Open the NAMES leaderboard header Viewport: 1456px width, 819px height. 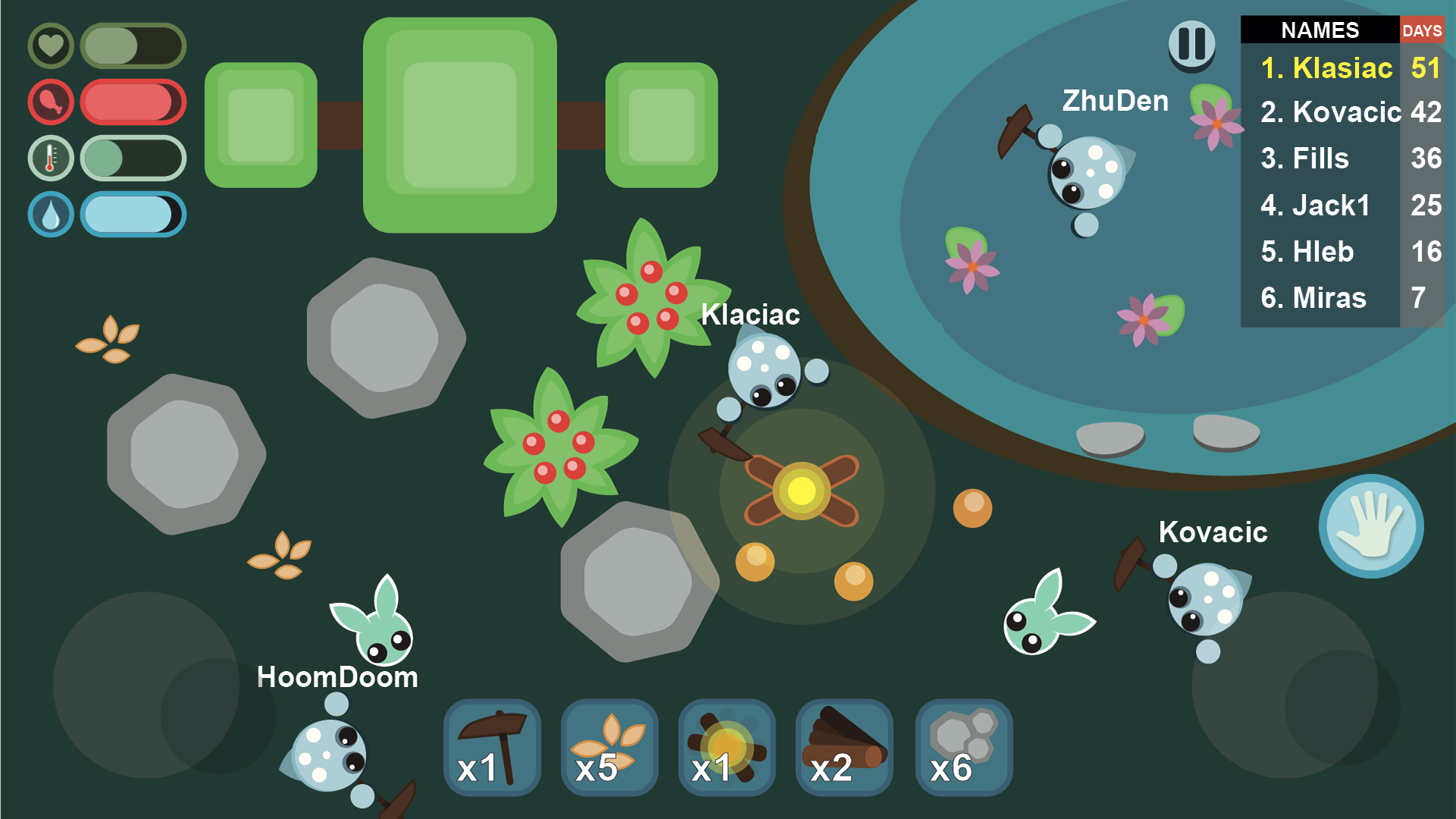pyautogui.click(x=1319, y=31)
